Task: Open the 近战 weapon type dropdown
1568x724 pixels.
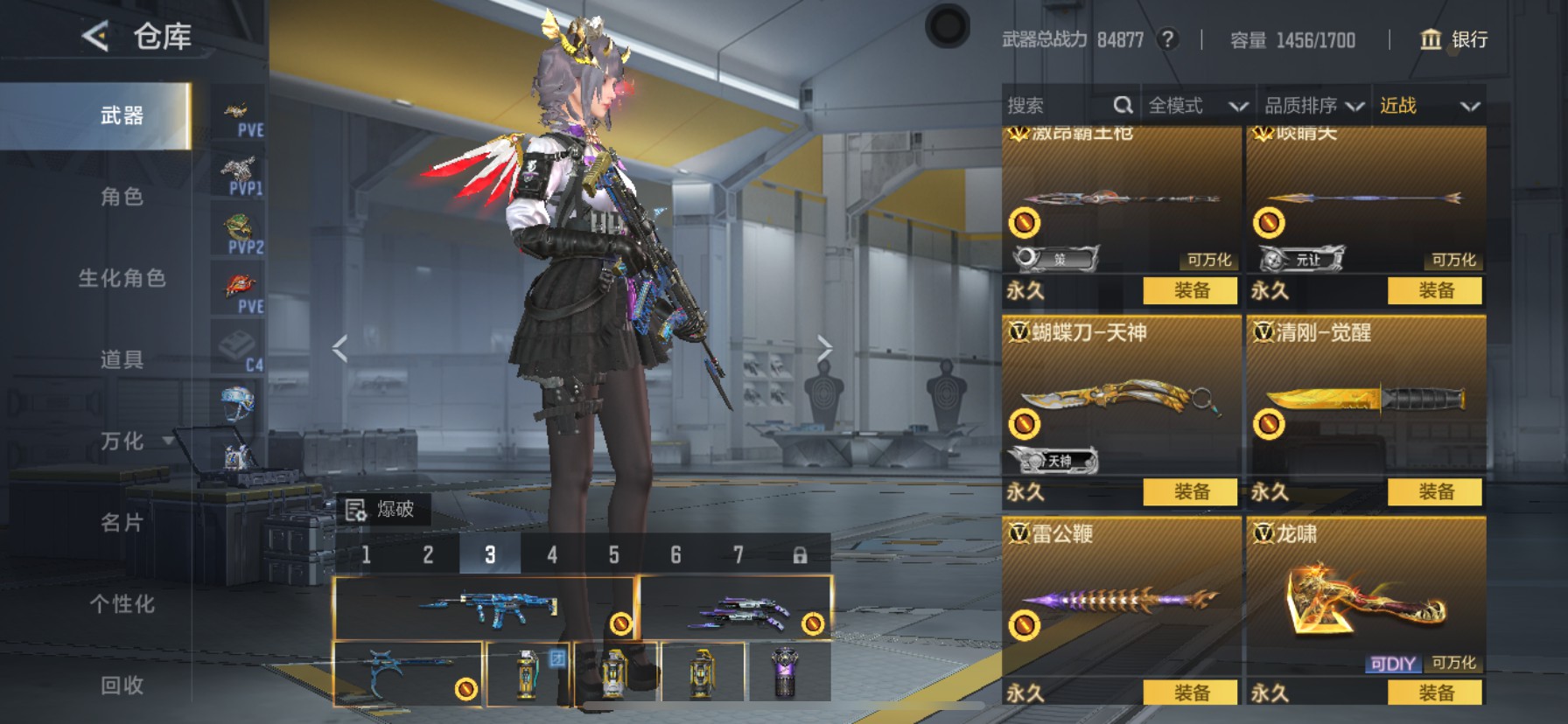Action: pos(1429,106)
